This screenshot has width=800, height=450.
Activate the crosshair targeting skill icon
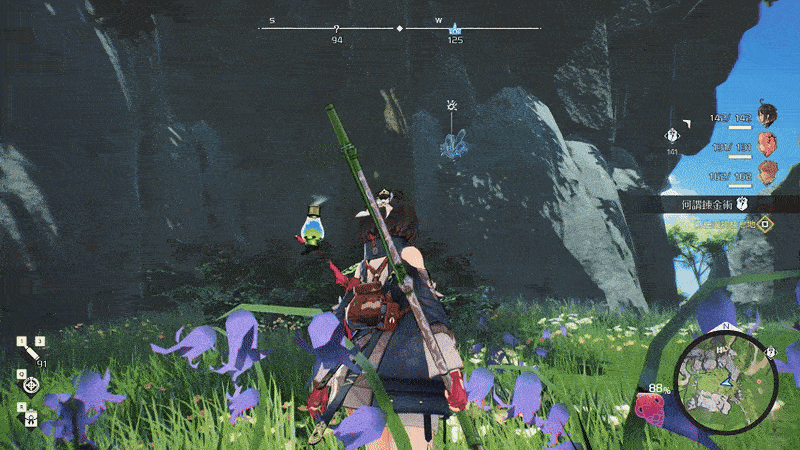click(x=32, y=383)
